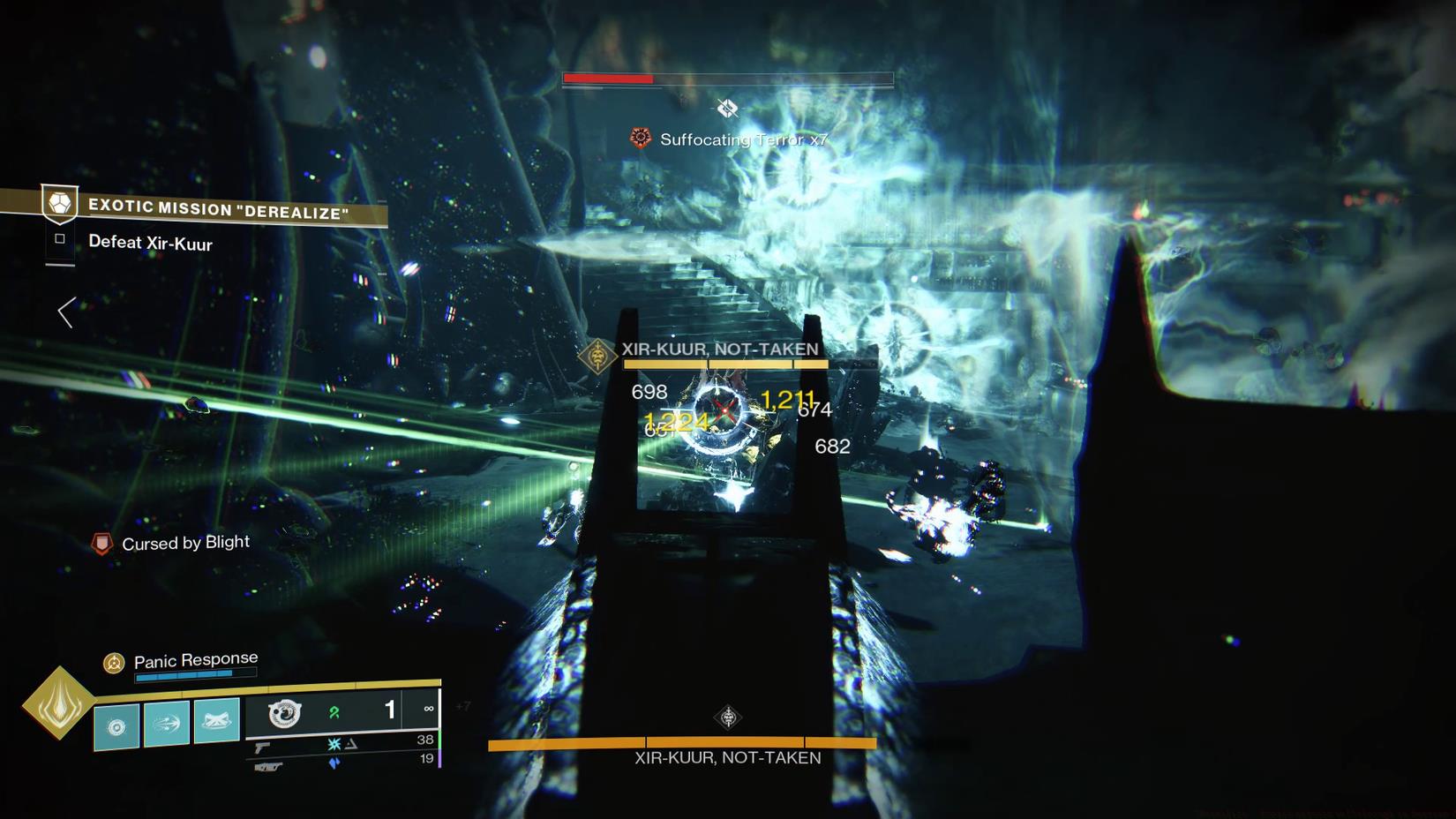Click the infinity ammo reserve indicator
Image resolution: width=1456 pixels, height=819 pixels.
click(430, 709)
